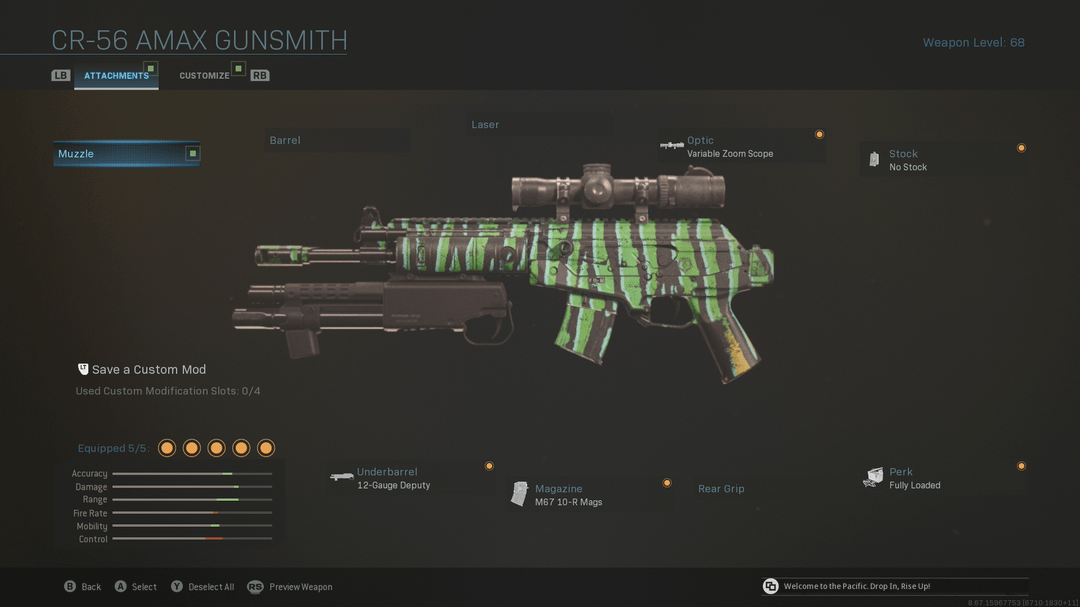
Task: Switch to the Attachments tab
Action: 116,76
